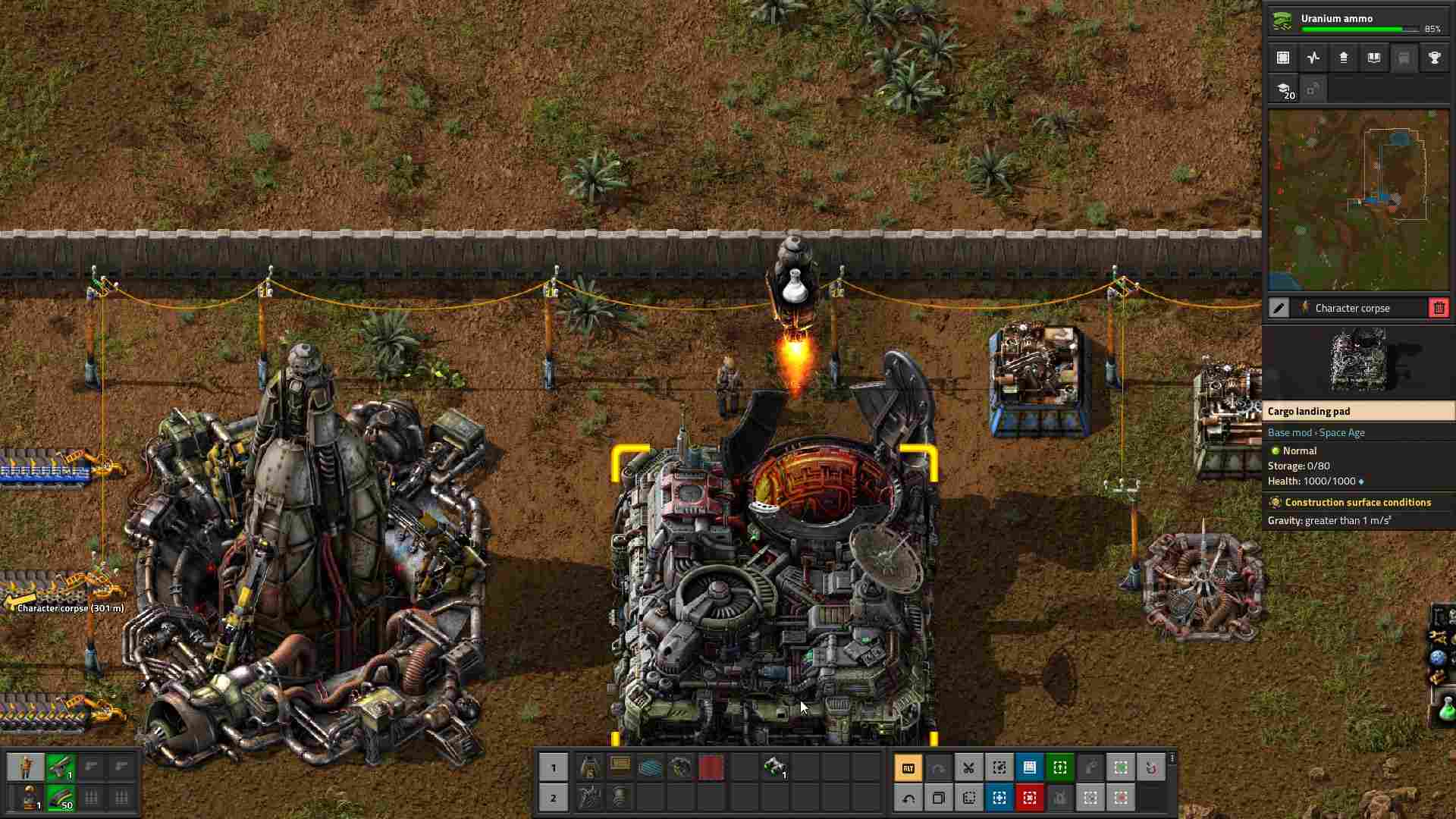The height and width of the screenshot is (819, 1456).
Task: Select the red deconstruction planner tool
Action: pyautogui.click(x=1029, y=798)
